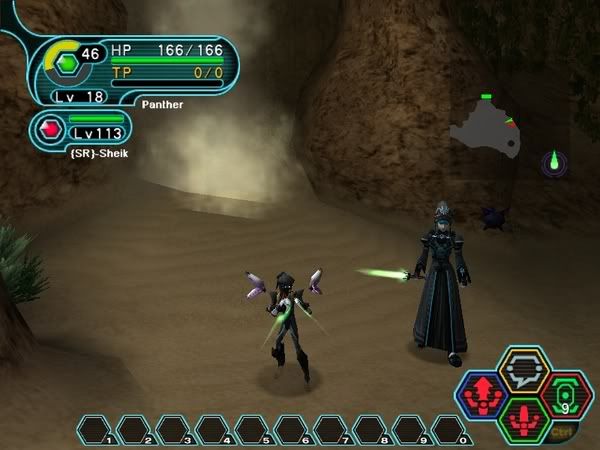Trigger the green-bordered red attack hexagon

(x=525, y=418)
